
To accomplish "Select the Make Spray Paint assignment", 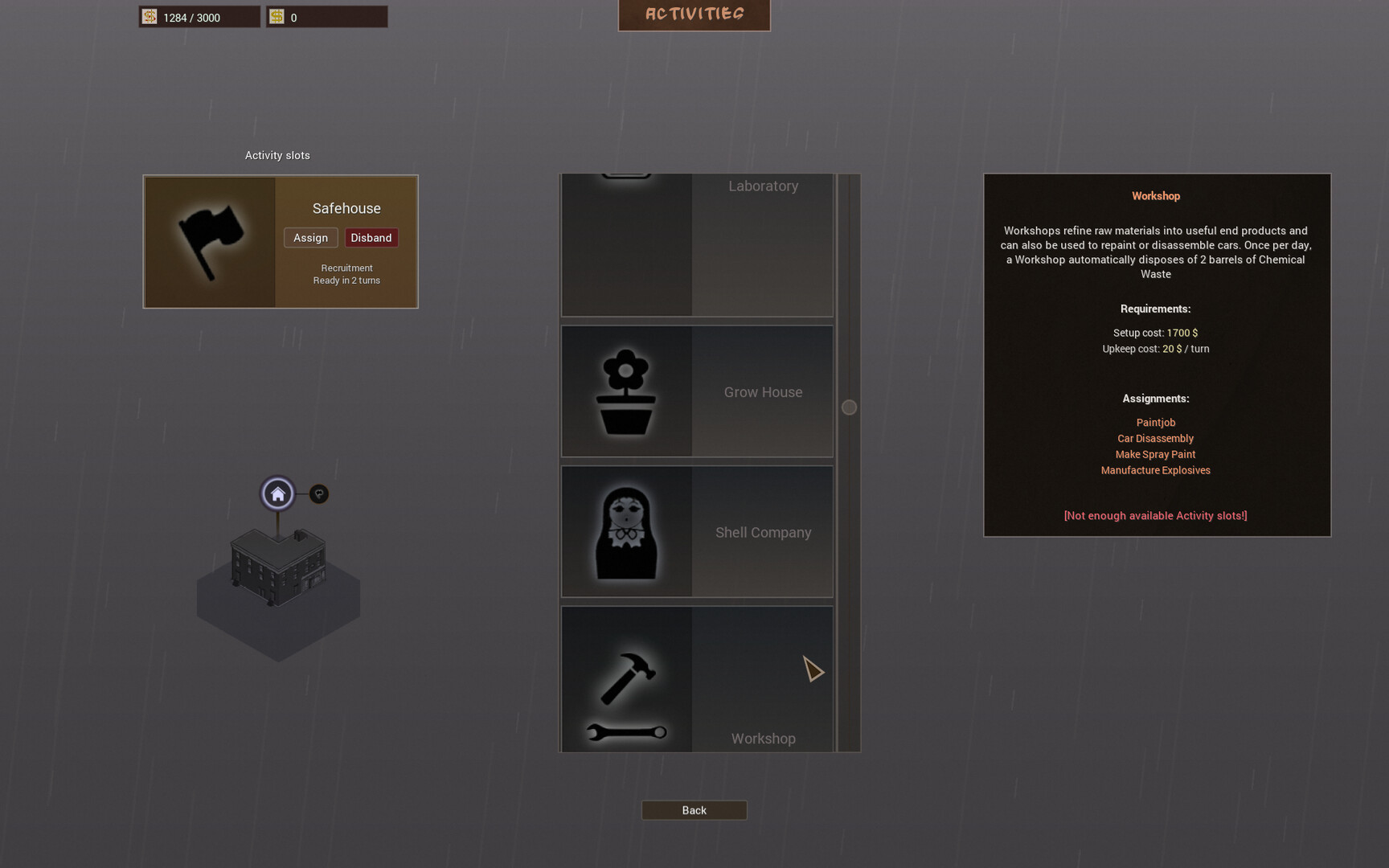I will (1154, 454).
